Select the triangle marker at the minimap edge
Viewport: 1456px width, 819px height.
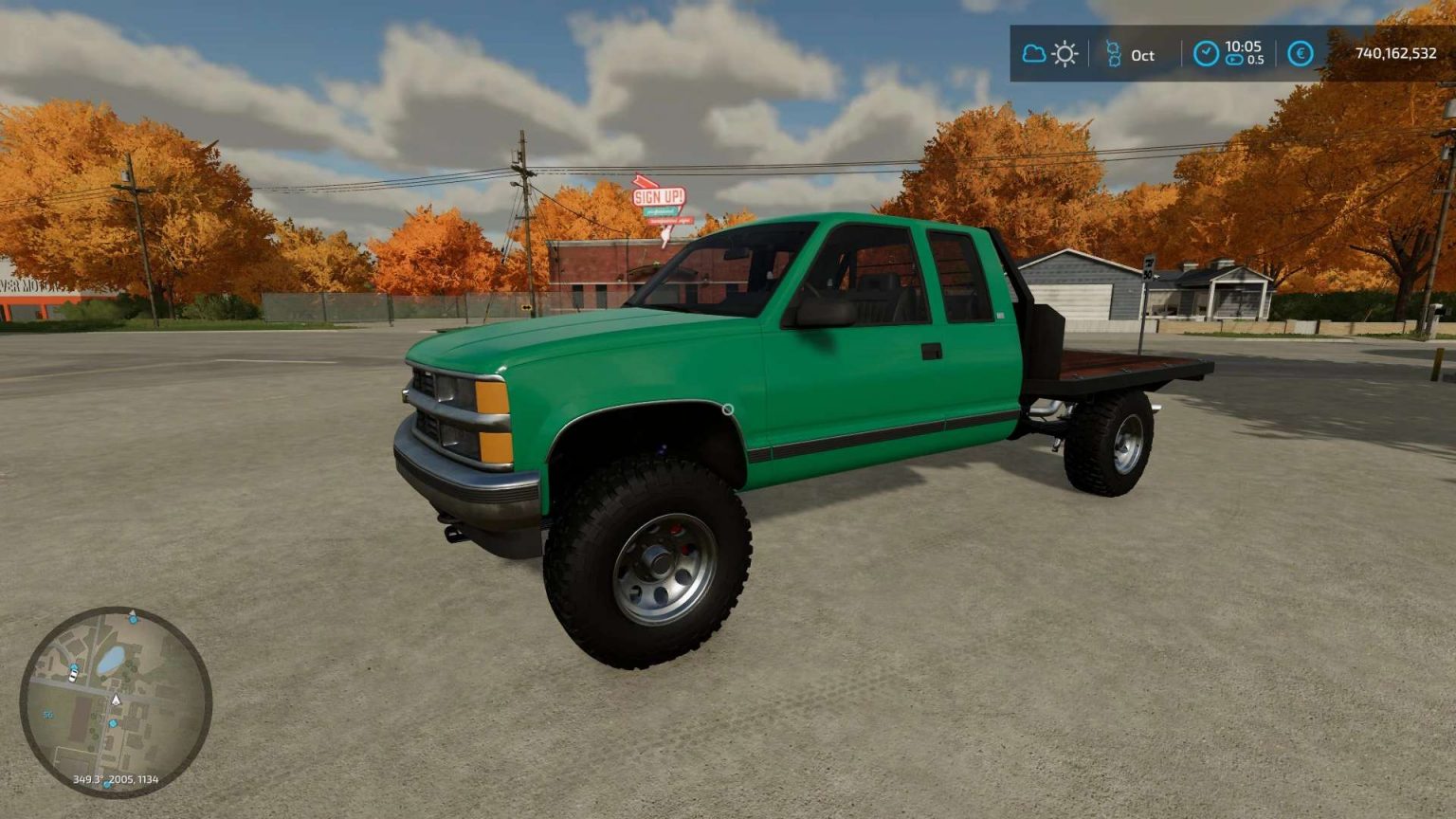tap(133, 611)
